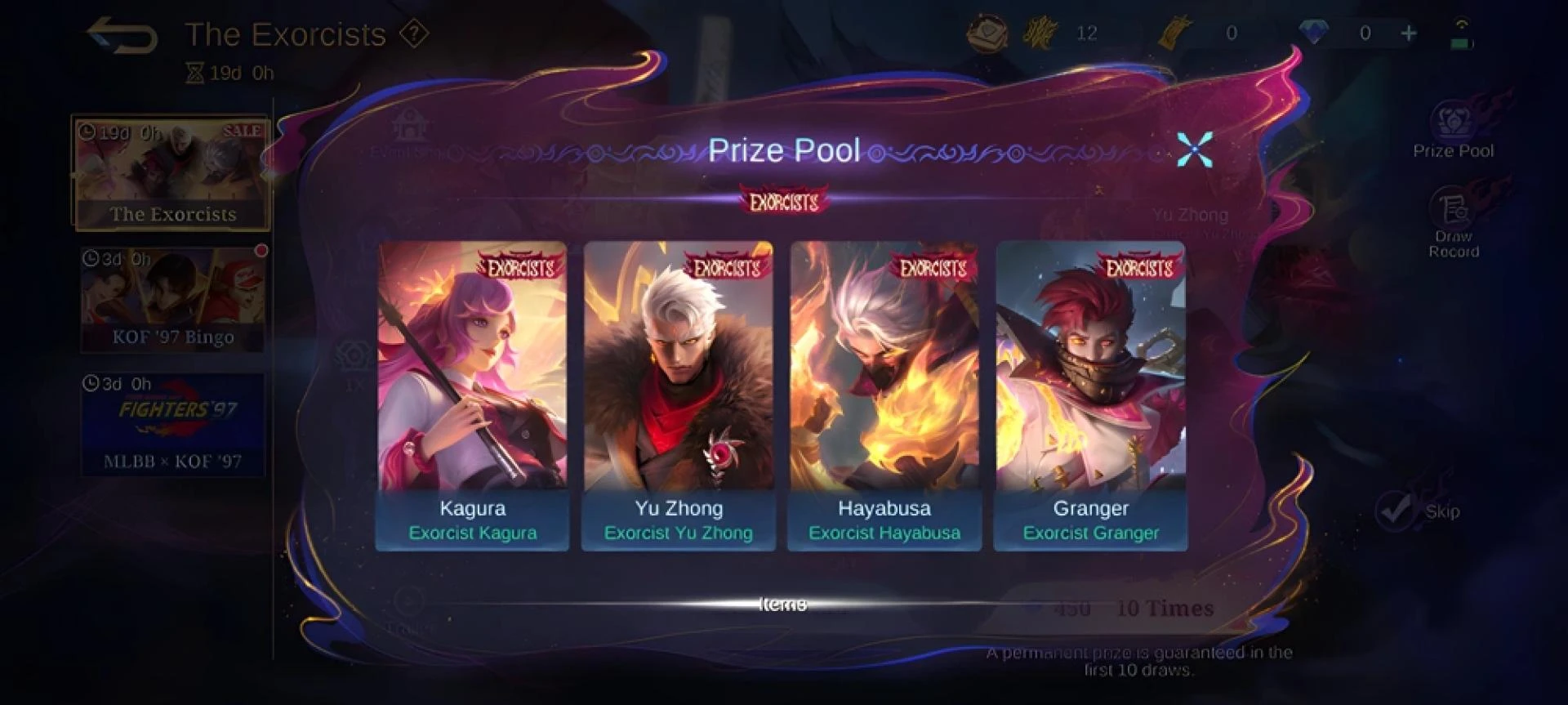The width and height of the screenshot is (1568, 705).
Task: Go back with the return arrow
Action: click(x=122, y=36)
